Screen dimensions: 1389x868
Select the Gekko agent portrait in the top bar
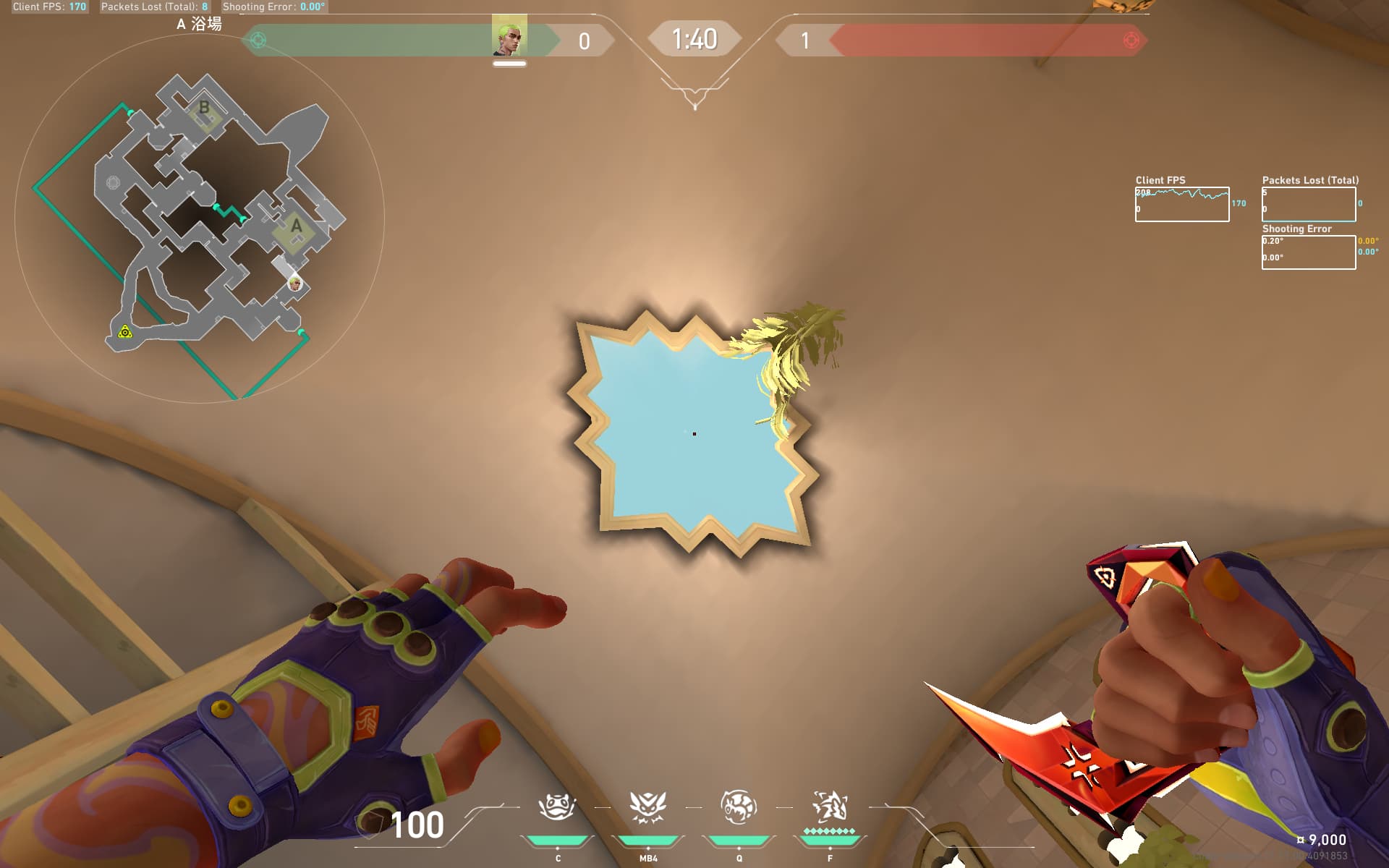coord(509,36)
